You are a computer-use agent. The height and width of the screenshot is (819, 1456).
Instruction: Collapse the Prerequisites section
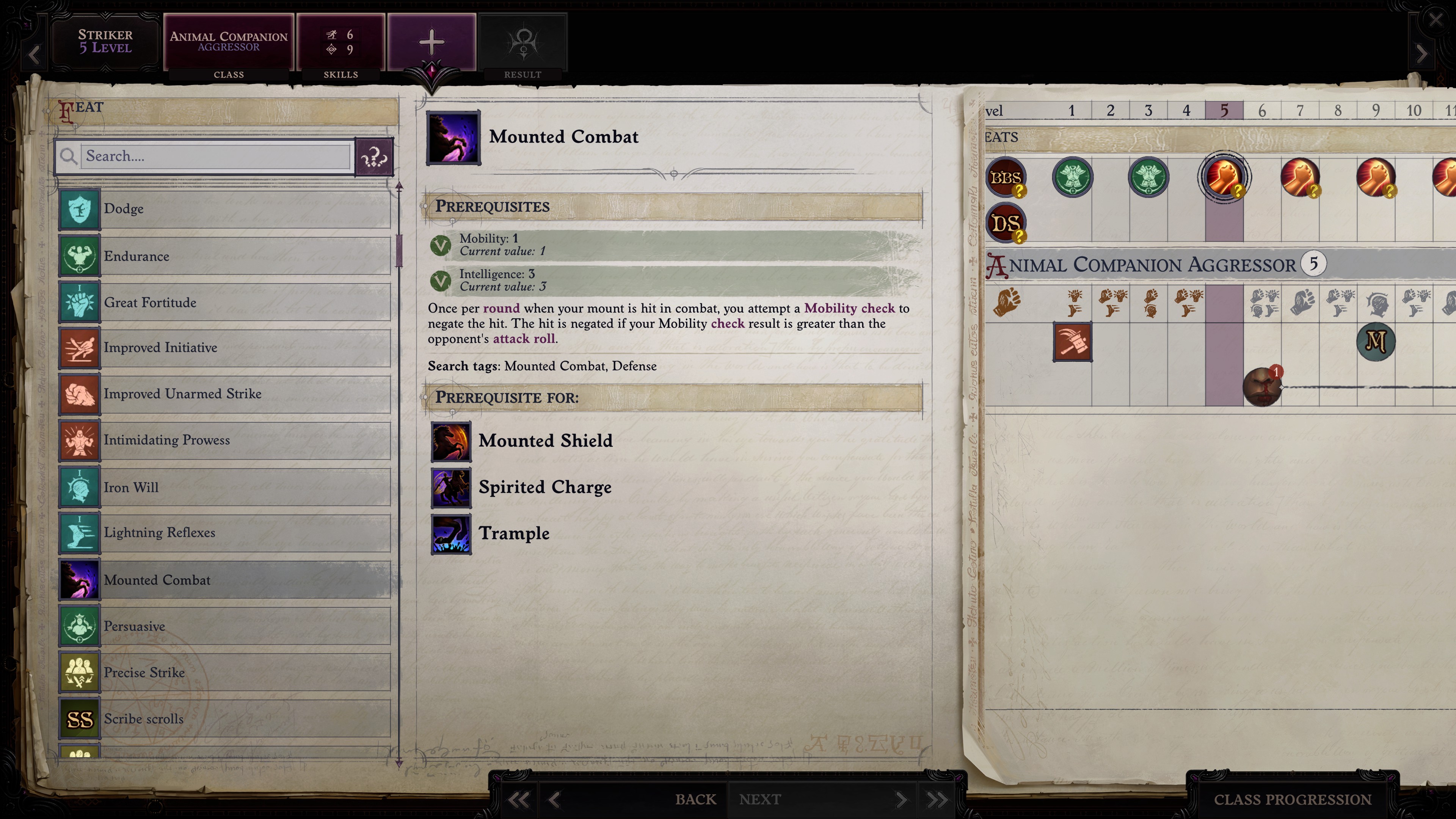click(x=425, y=206)
